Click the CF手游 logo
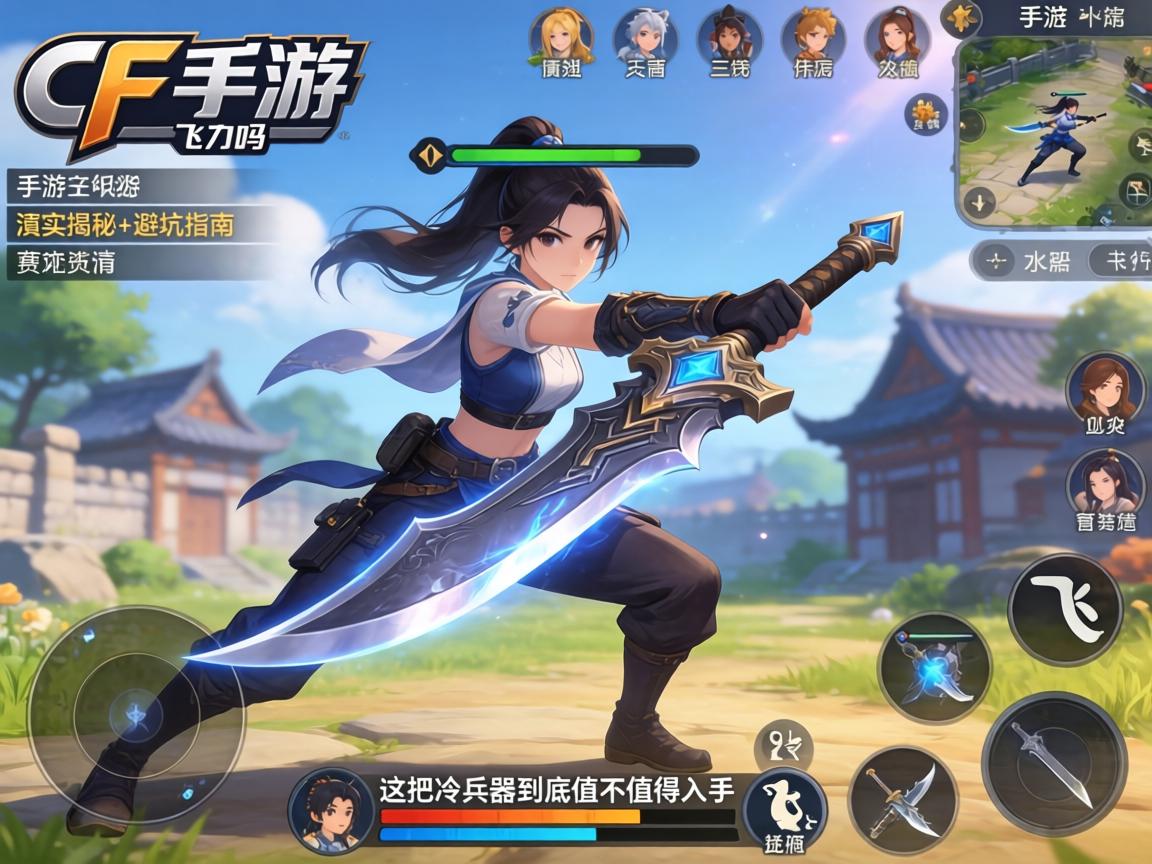 tap(190, 95)
